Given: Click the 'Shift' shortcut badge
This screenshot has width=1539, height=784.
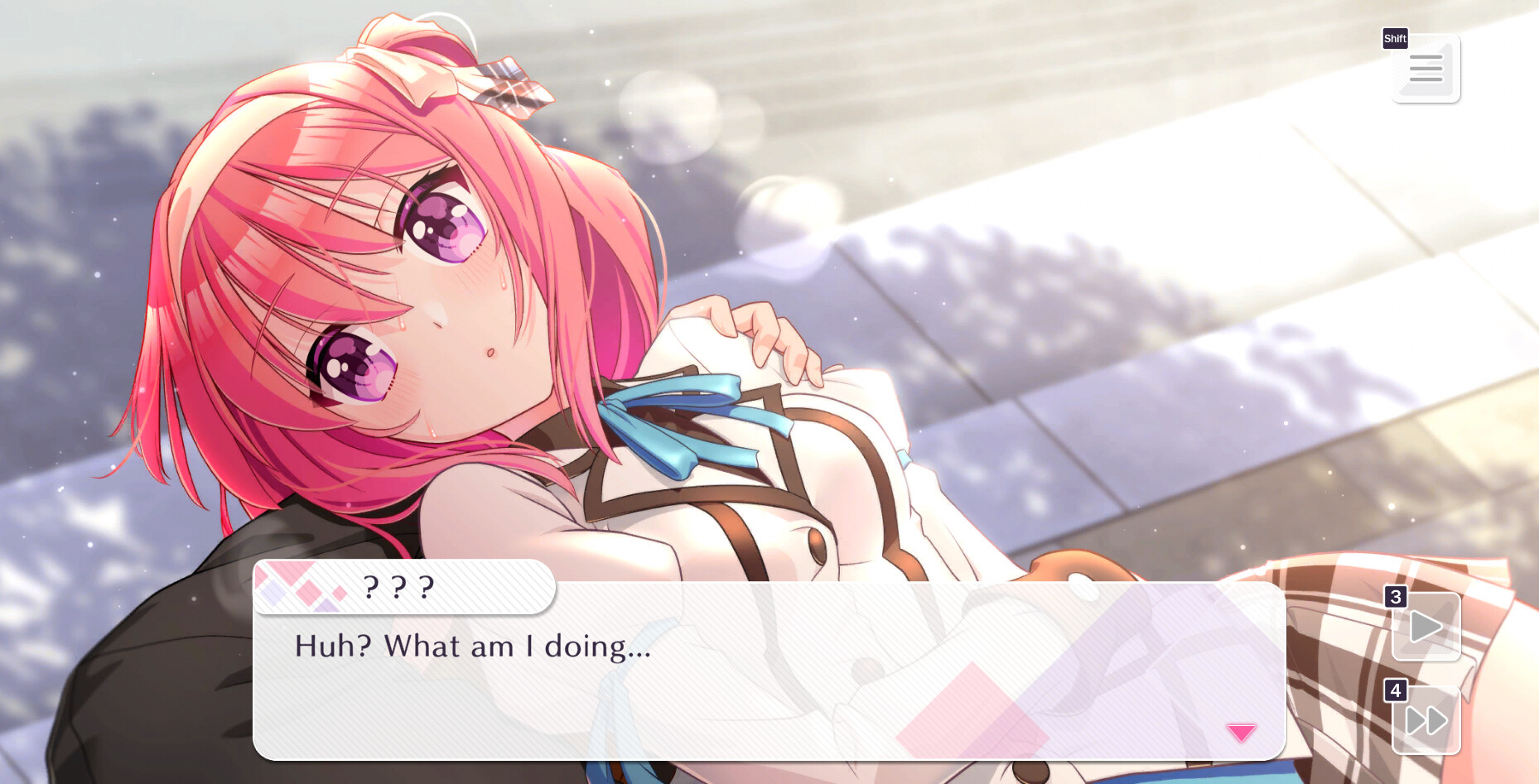Looking at the screenshot, I should tap(1394, 38).
